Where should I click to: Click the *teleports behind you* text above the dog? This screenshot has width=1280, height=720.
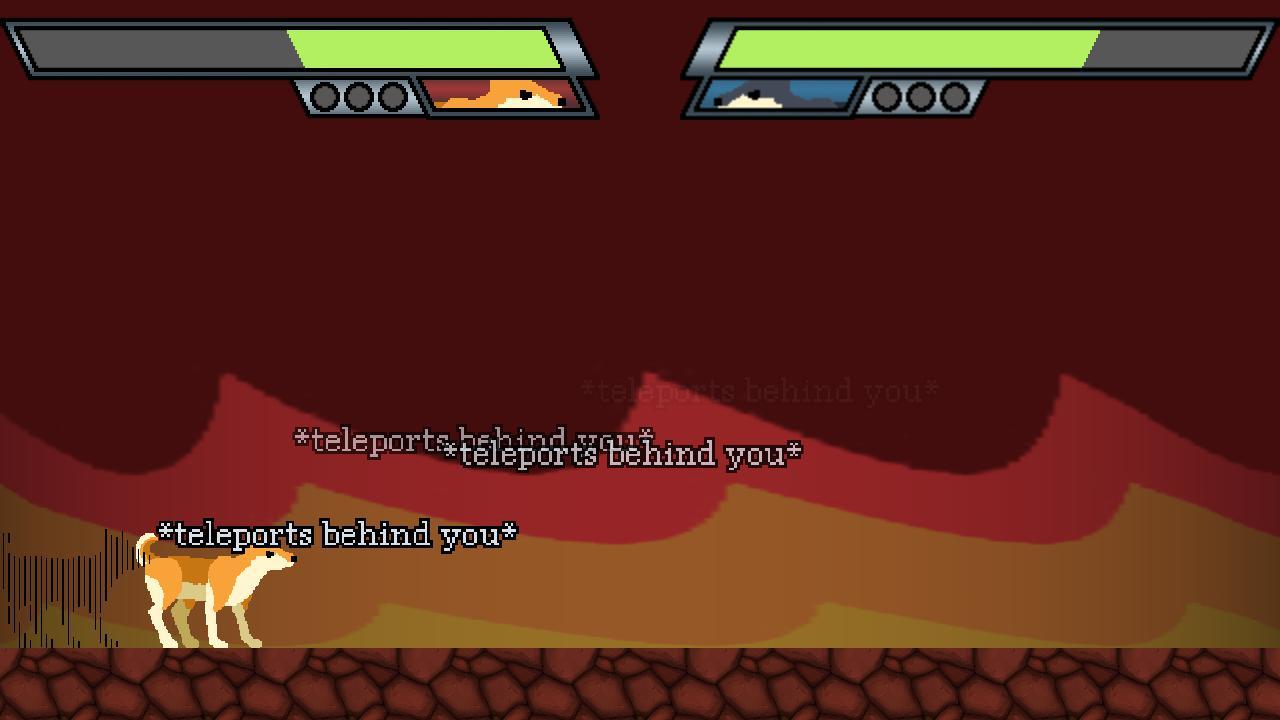coord(340,535)
